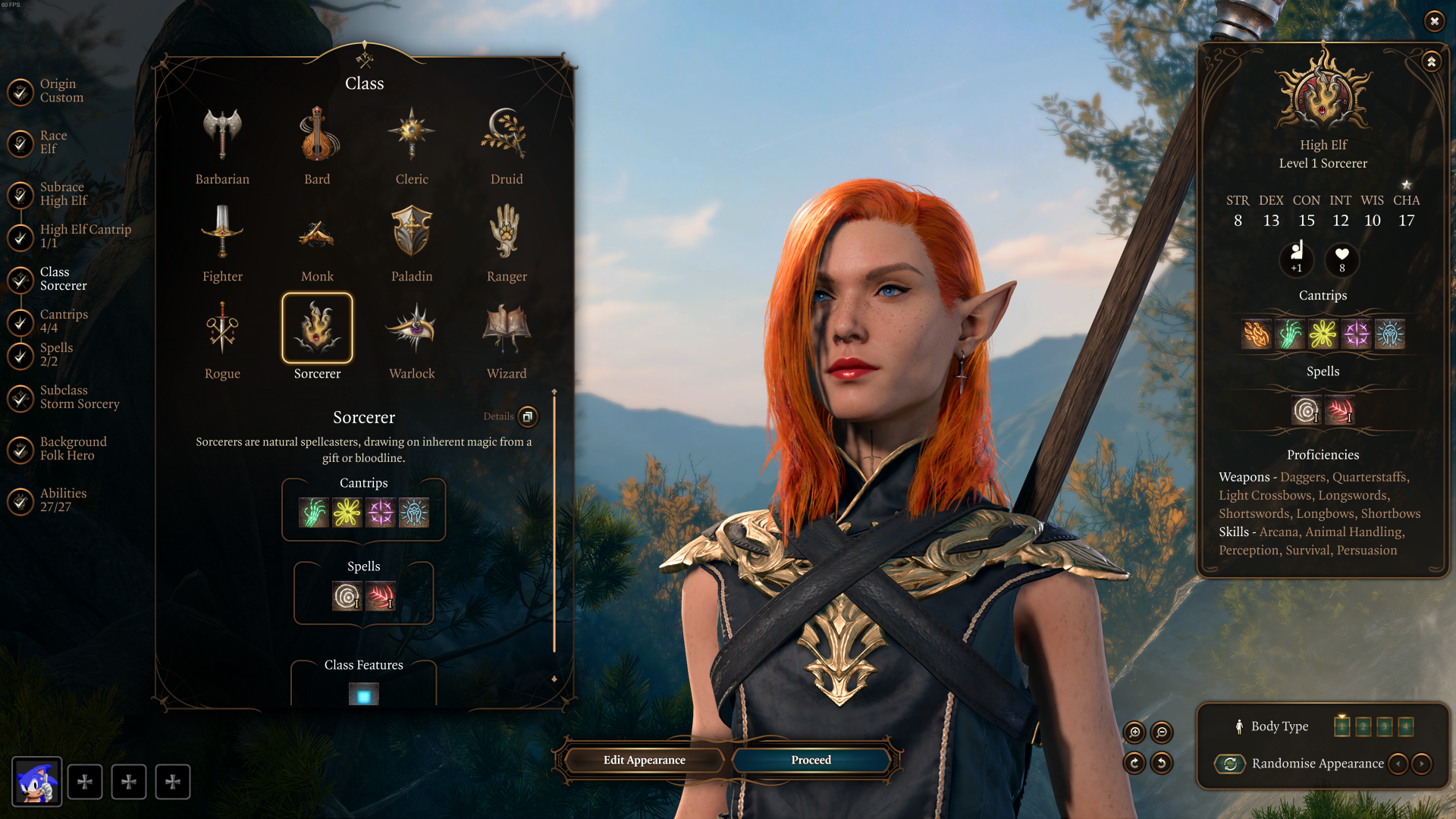This screenshot has height=819, width=1456.
Task: Show Sorcerer class Details
Action: [x=528, y=416]
